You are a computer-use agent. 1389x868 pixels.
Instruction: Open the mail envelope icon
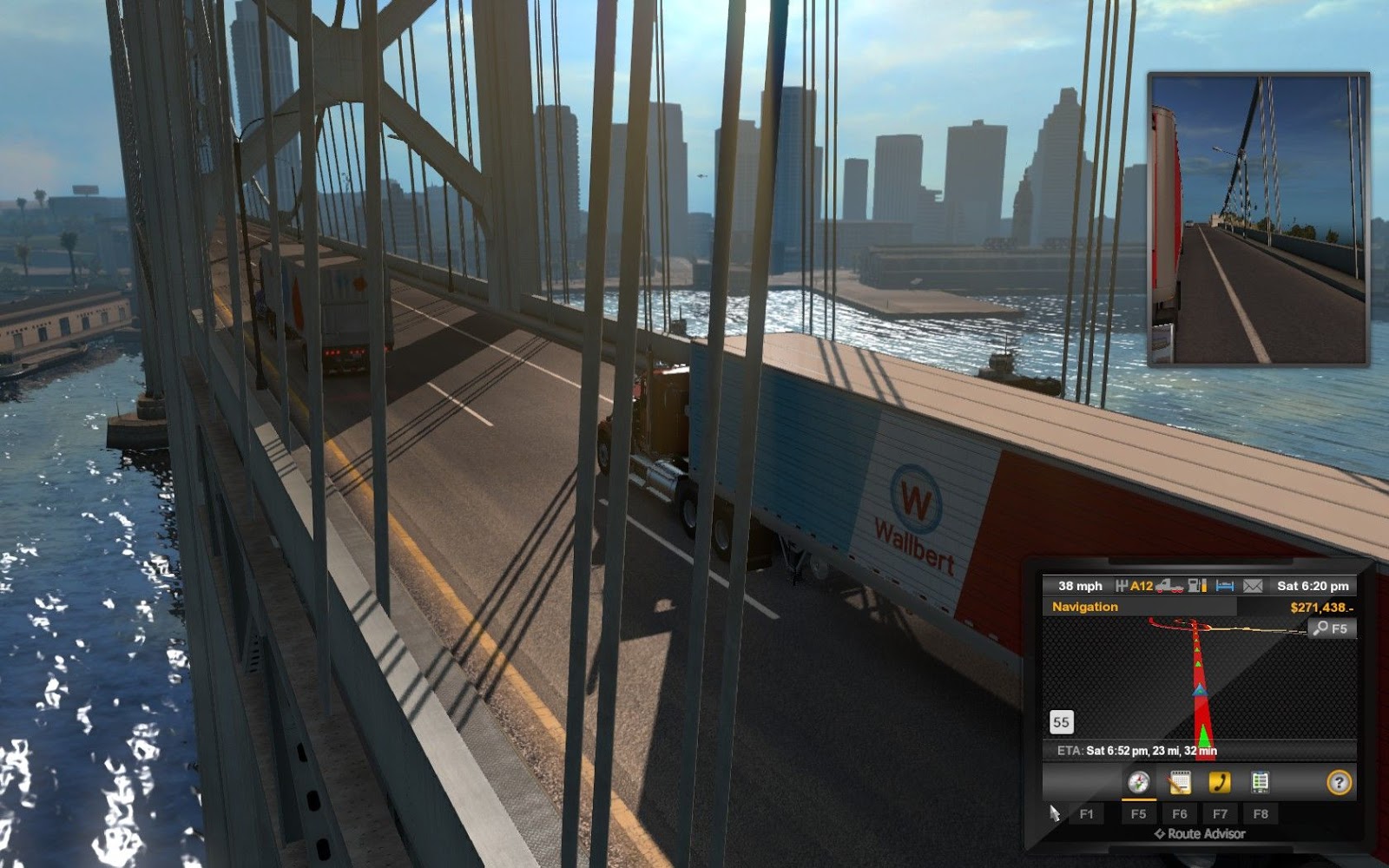point(1253,586)
